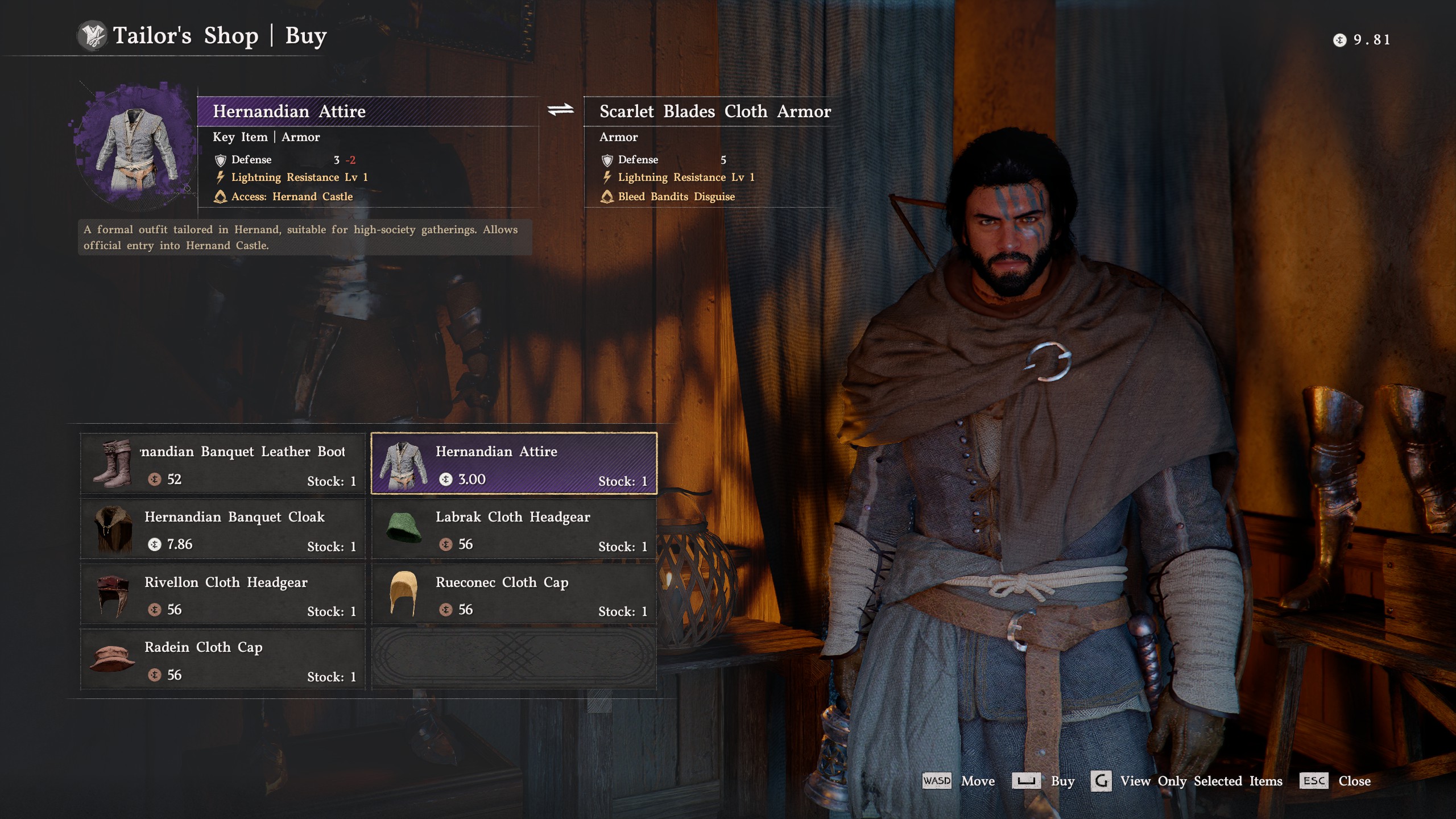The width and height of the screenshot is (1456, 819).
Task: Click the compare swap arrows icon
Action: tap(560, 110)
